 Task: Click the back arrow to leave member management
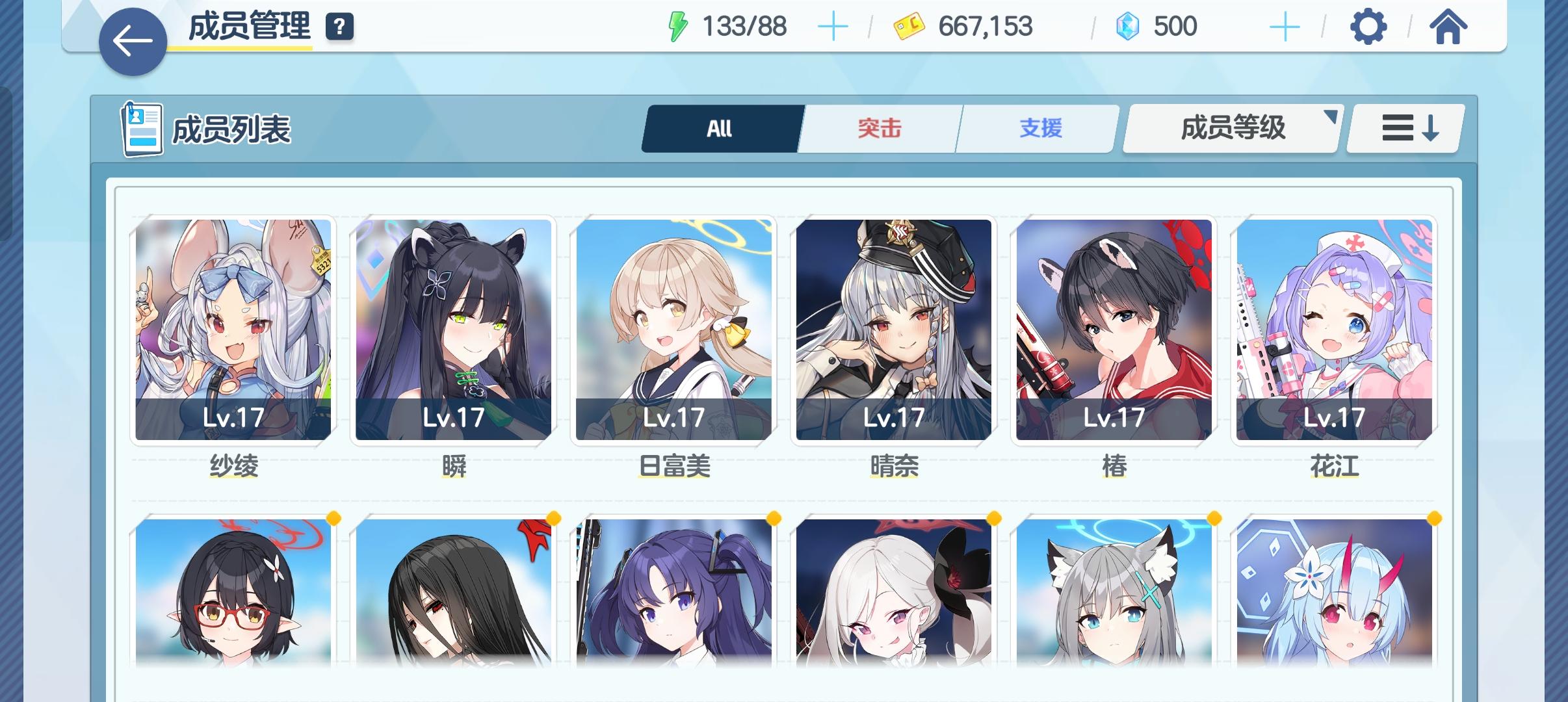131,40
